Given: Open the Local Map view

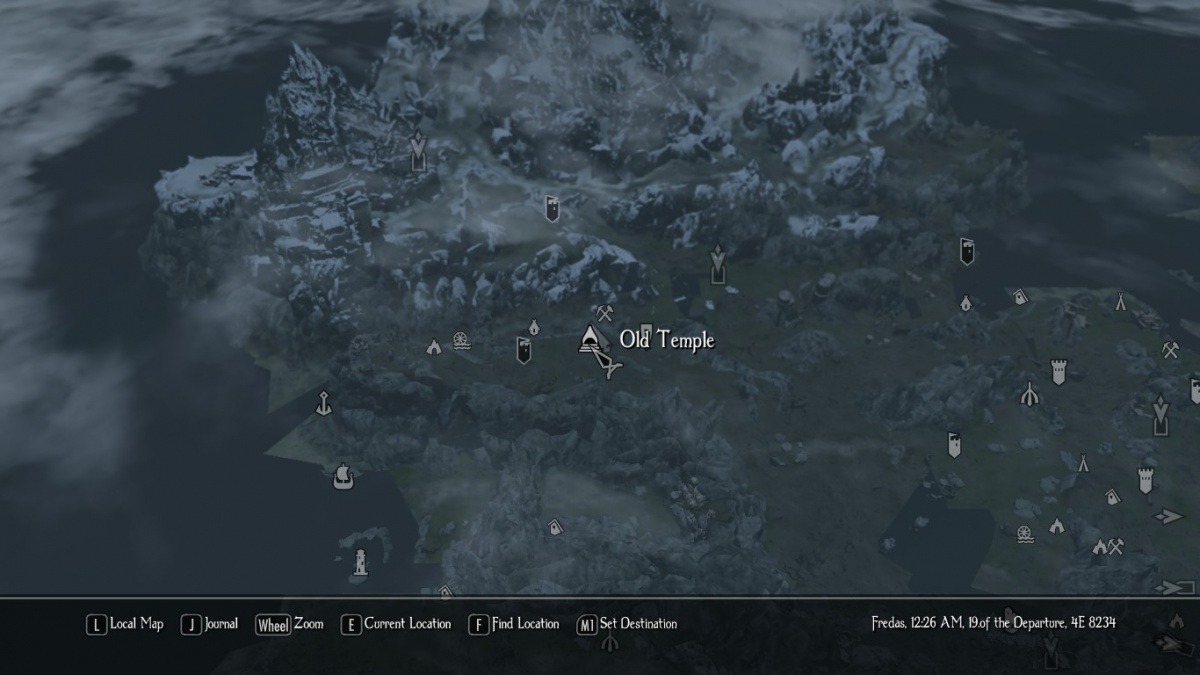Looking at the screenshot, I should point(125,624).
